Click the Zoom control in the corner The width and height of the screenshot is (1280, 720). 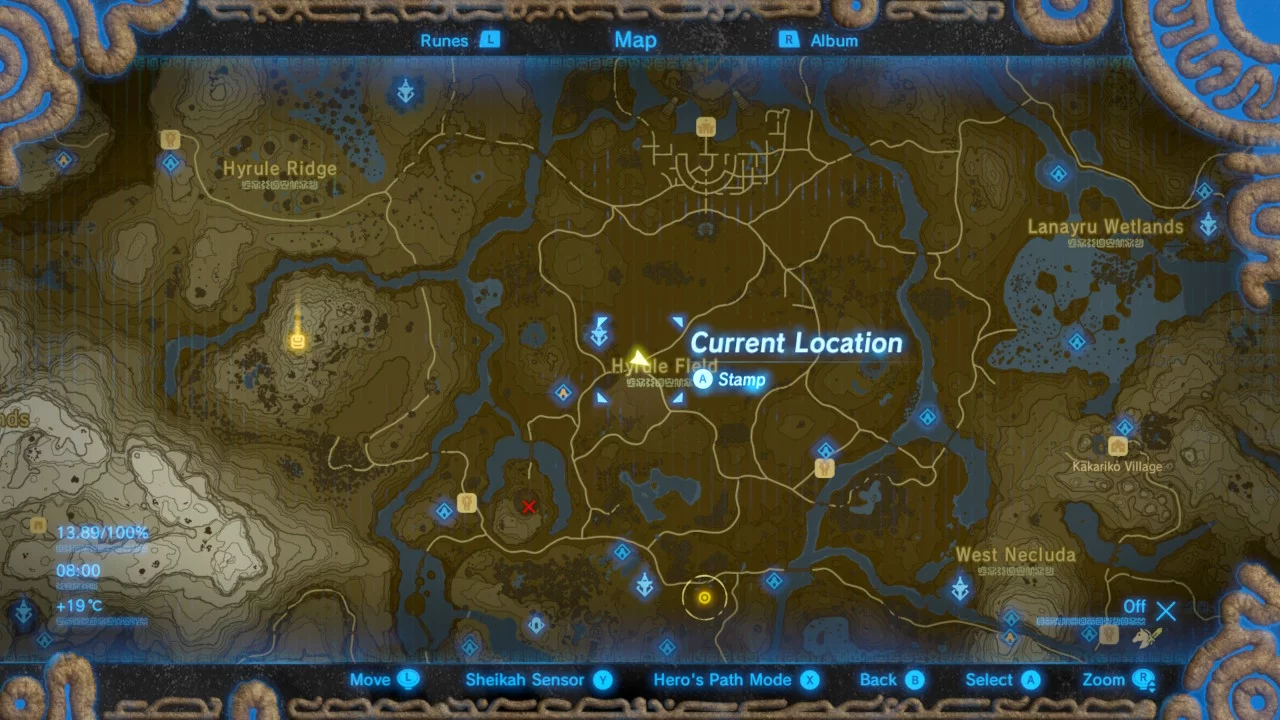tap(1113, 679)
